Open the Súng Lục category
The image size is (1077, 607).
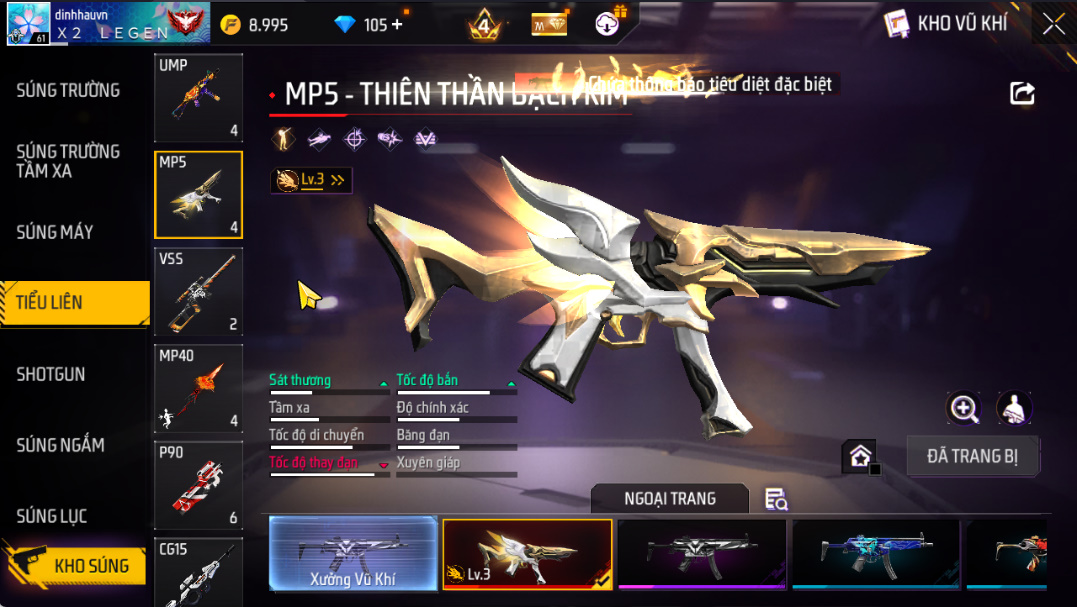52,516
